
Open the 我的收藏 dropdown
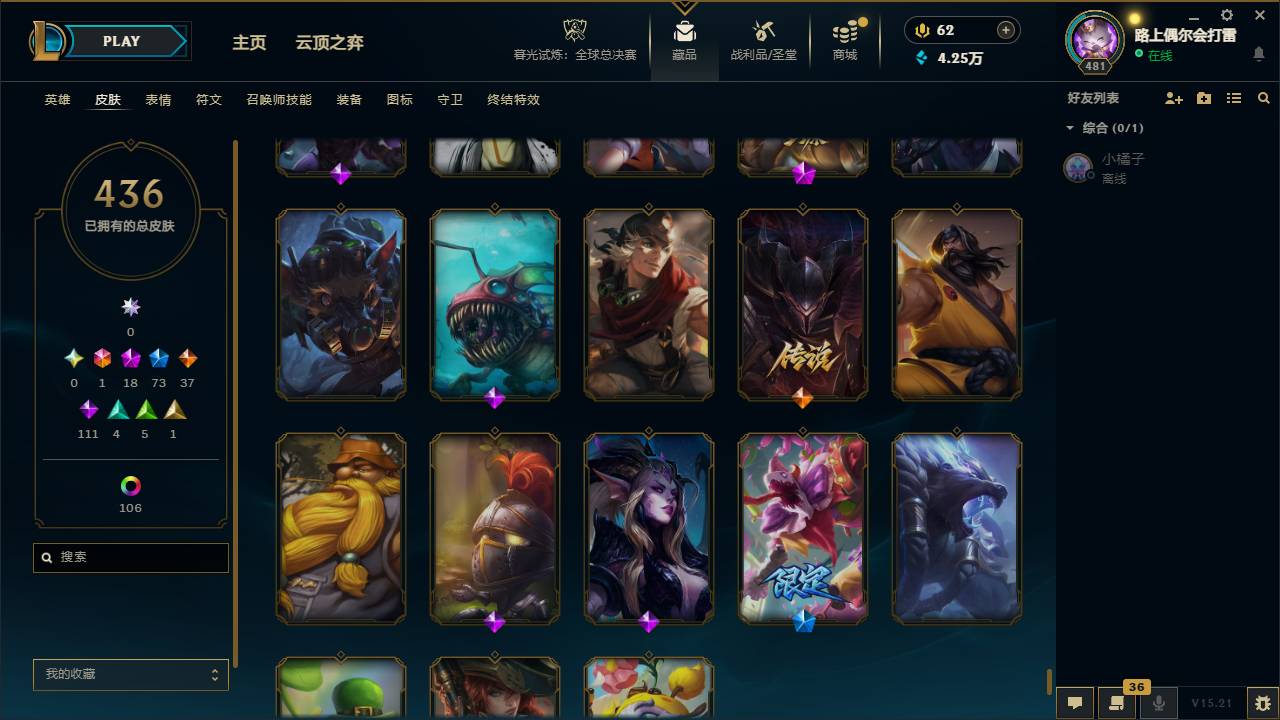(x=130, y=675)
